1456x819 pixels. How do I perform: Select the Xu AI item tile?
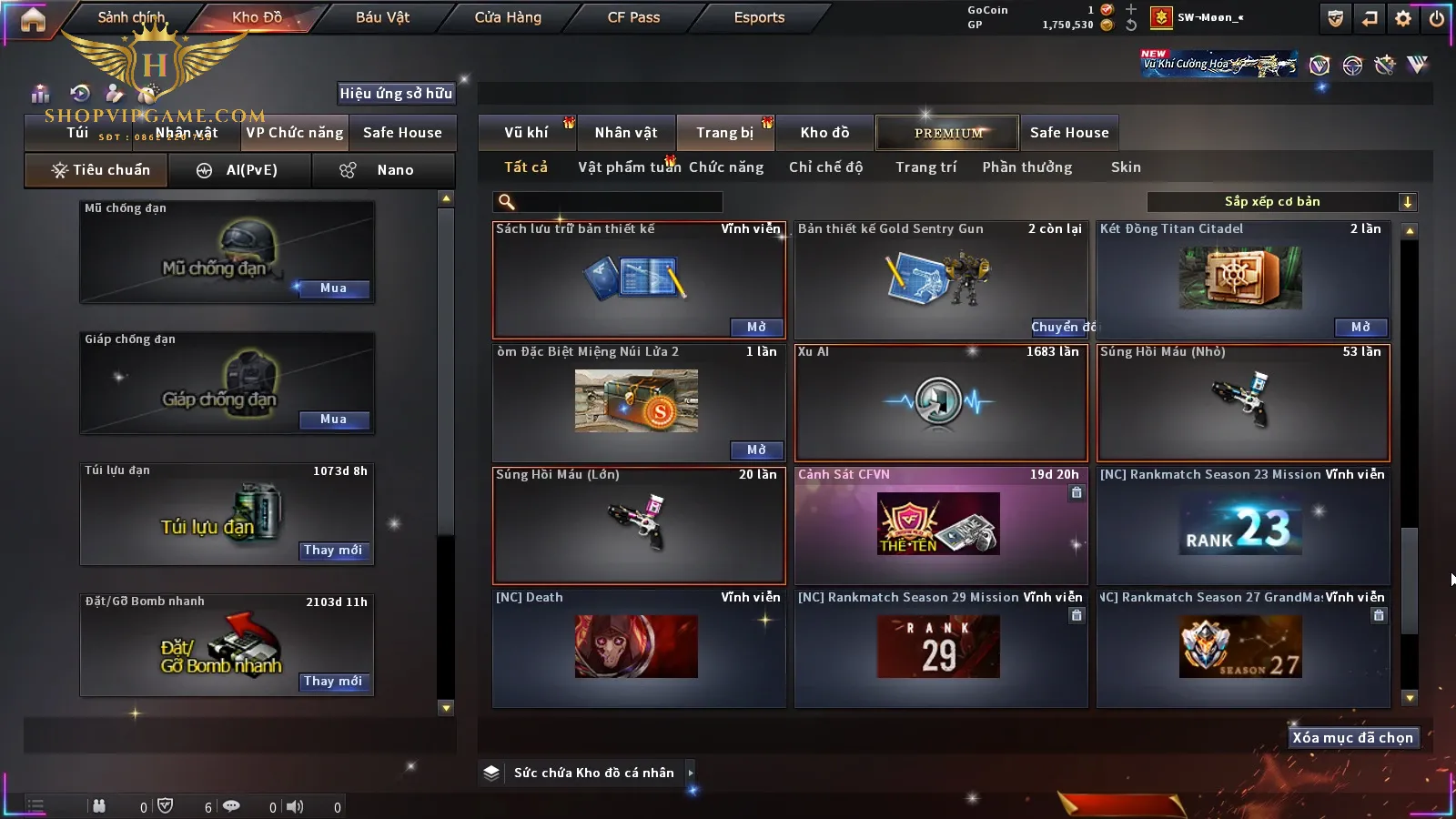941,402
